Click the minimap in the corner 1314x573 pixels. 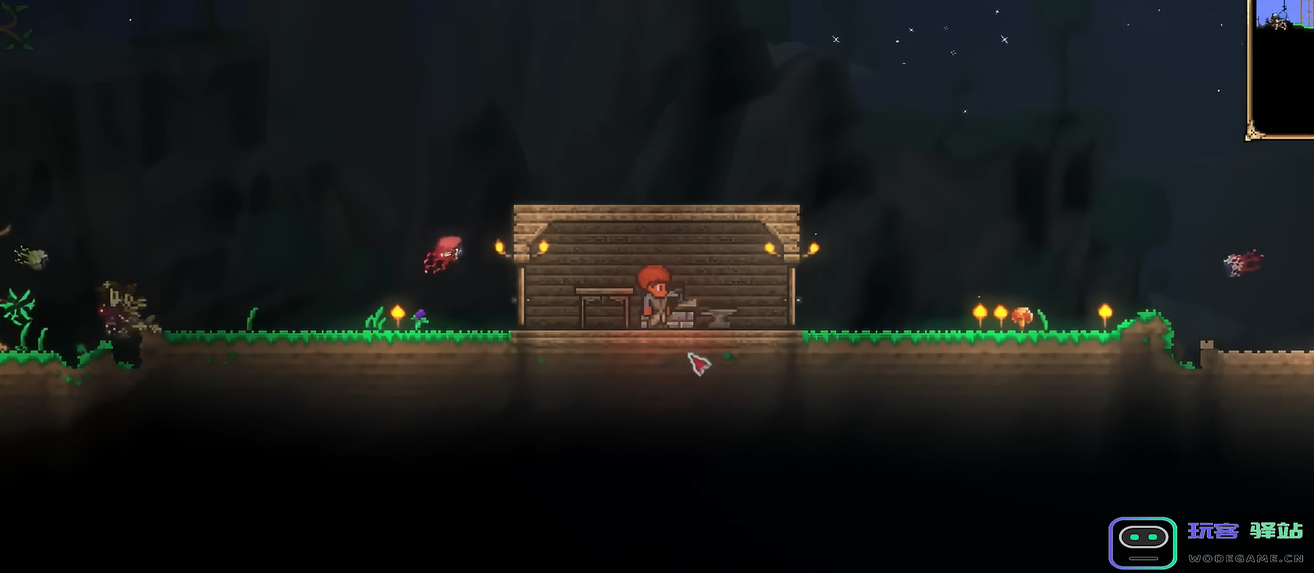click(1282, 66)
